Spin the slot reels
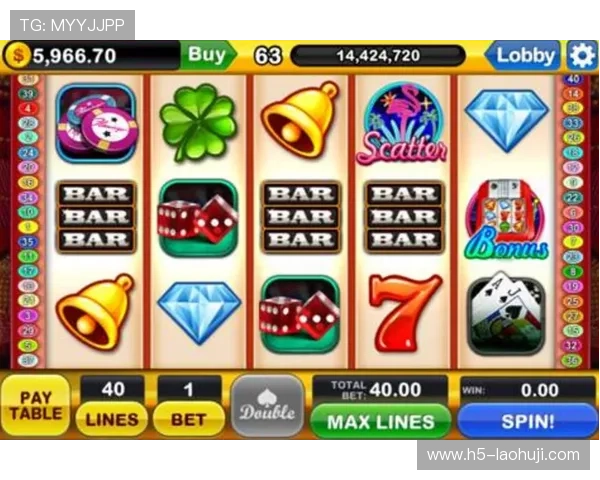Viewport: 600px width, 480px height. coord(527,421)
